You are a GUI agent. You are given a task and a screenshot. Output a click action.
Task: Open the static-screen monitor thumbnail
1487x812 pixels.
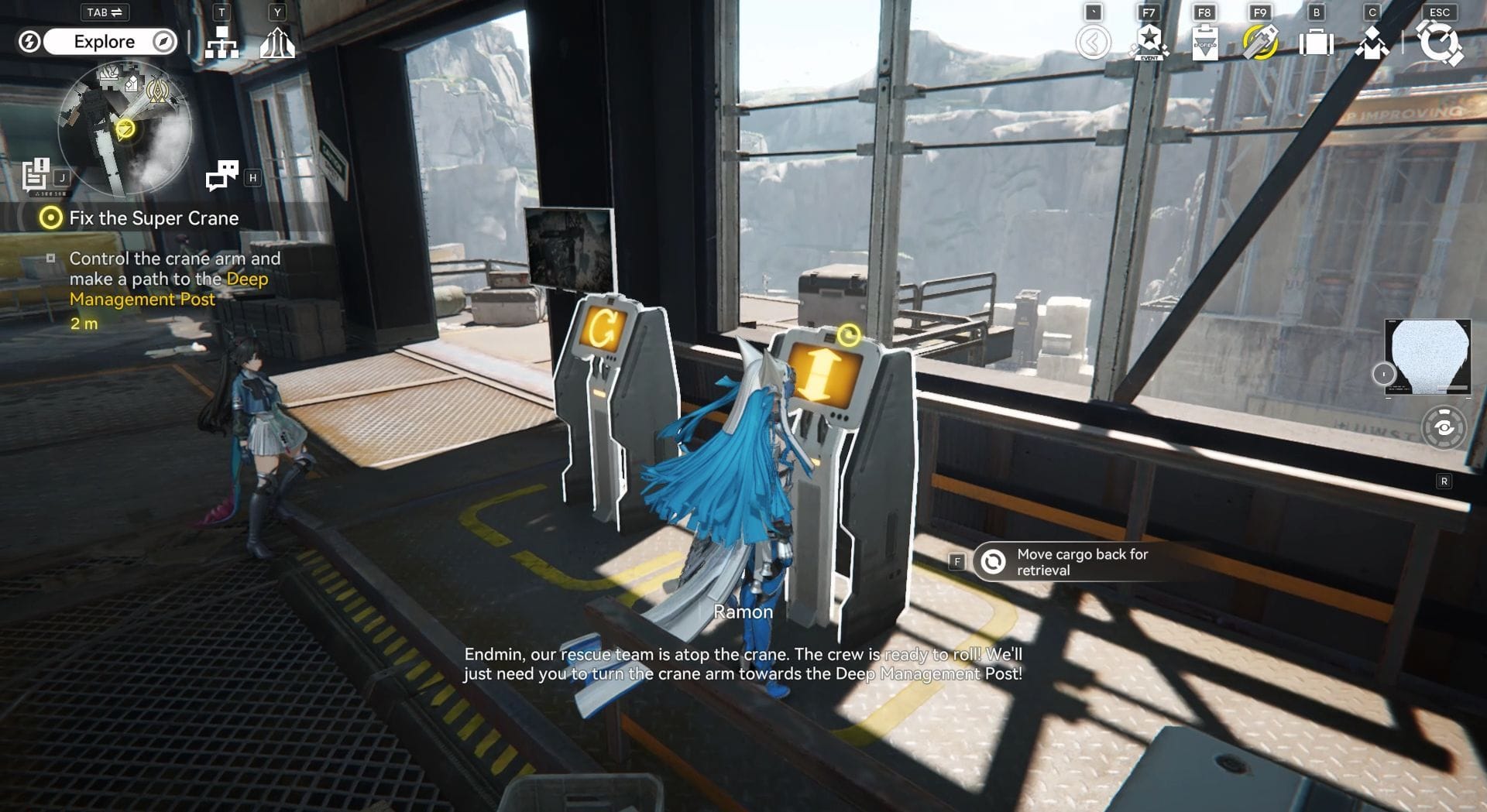[x=1427, y=357]
